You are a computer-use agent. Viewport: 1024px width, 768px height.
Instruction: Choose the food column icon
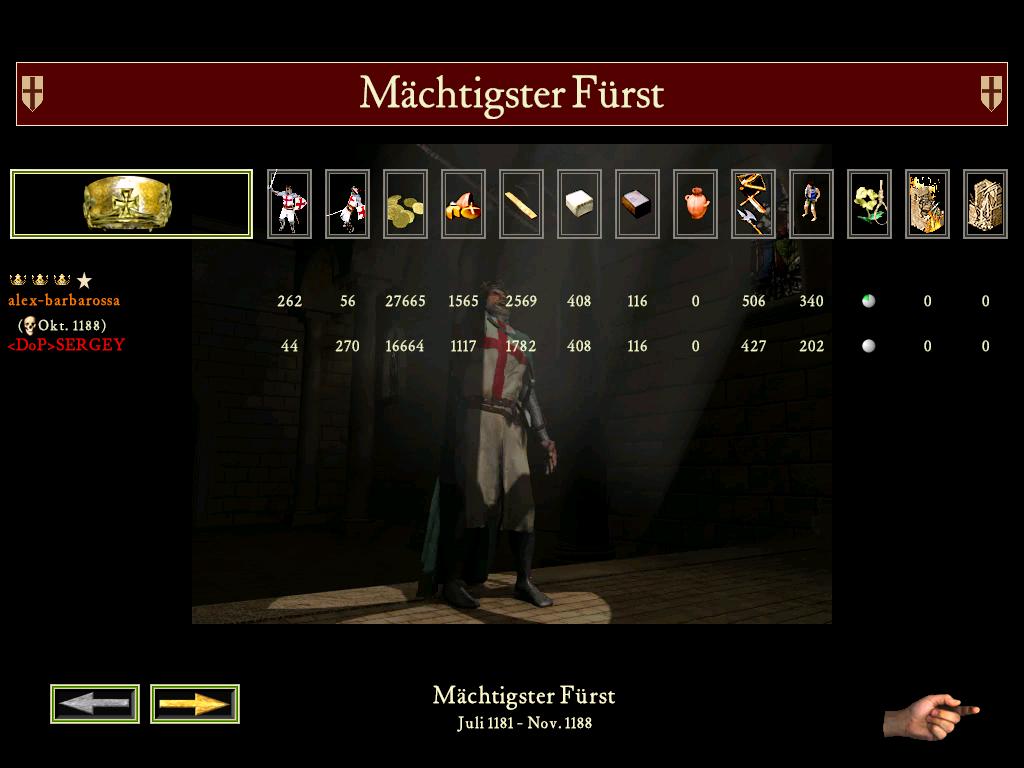click(463, 204)
